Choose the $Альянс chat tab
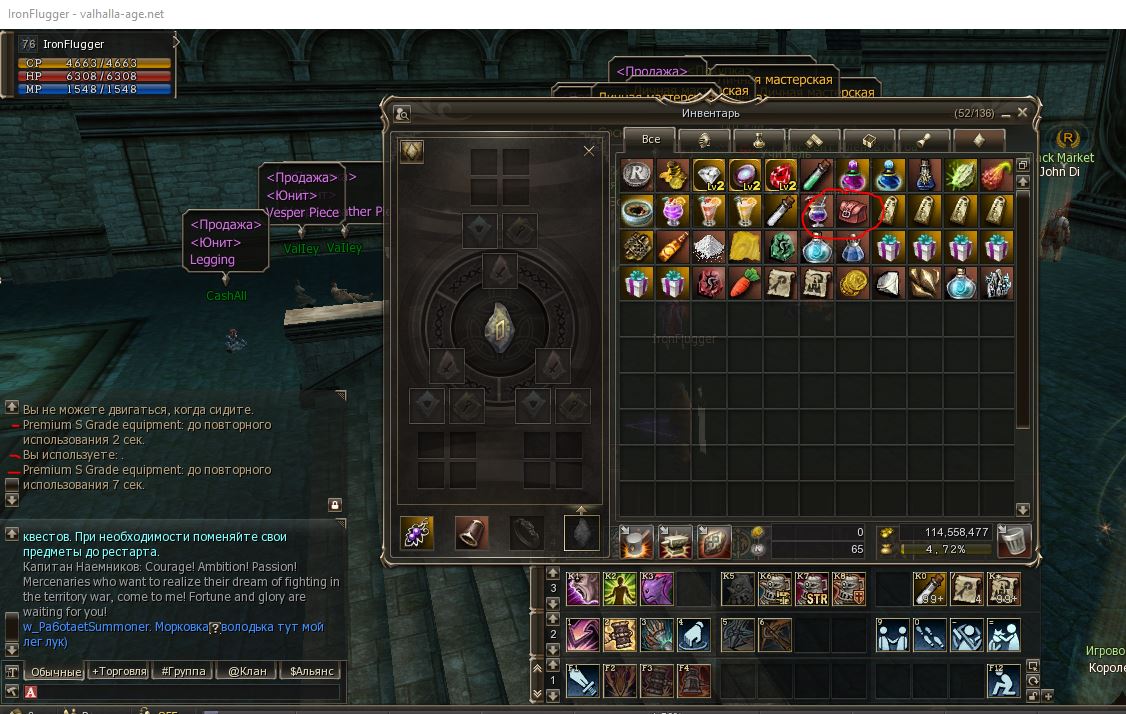The height and width of the screenshot is (714, 1126). [311, 671]
